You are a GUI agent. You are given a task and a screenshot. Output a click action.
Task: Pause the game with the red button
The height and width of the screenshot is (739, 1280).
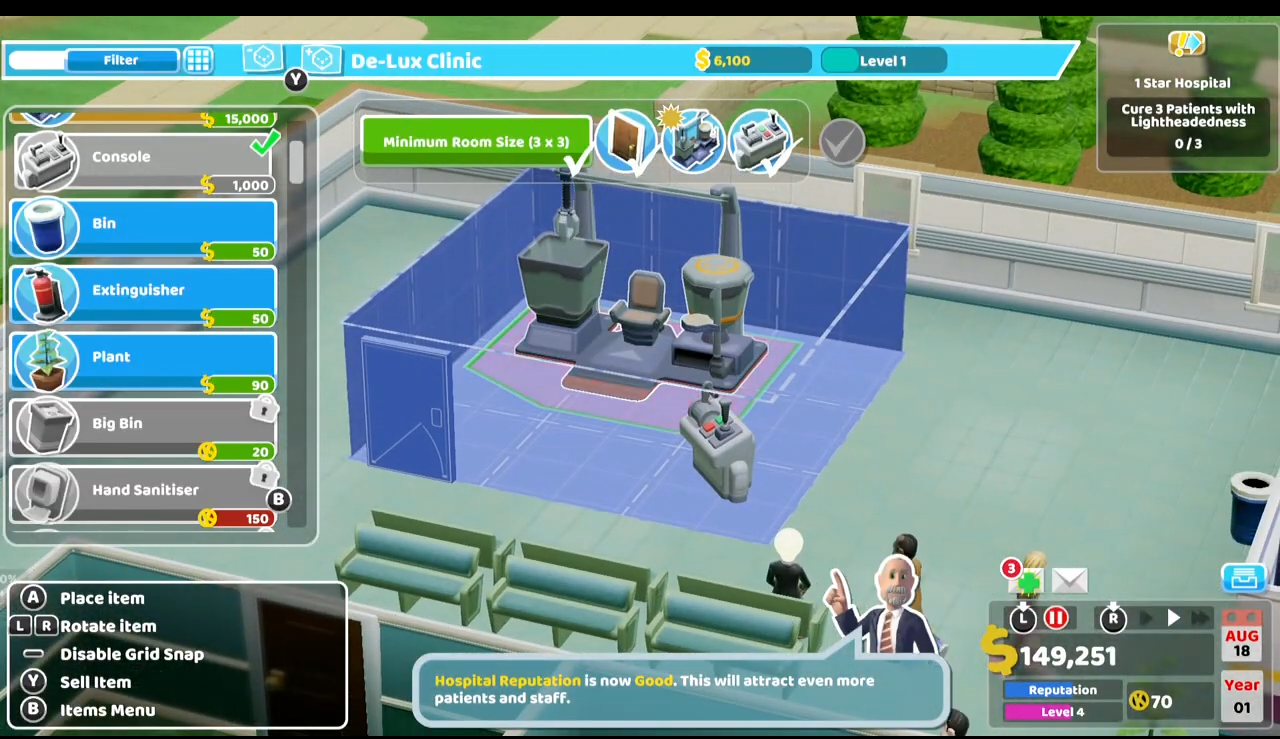tap(1056, 618)
